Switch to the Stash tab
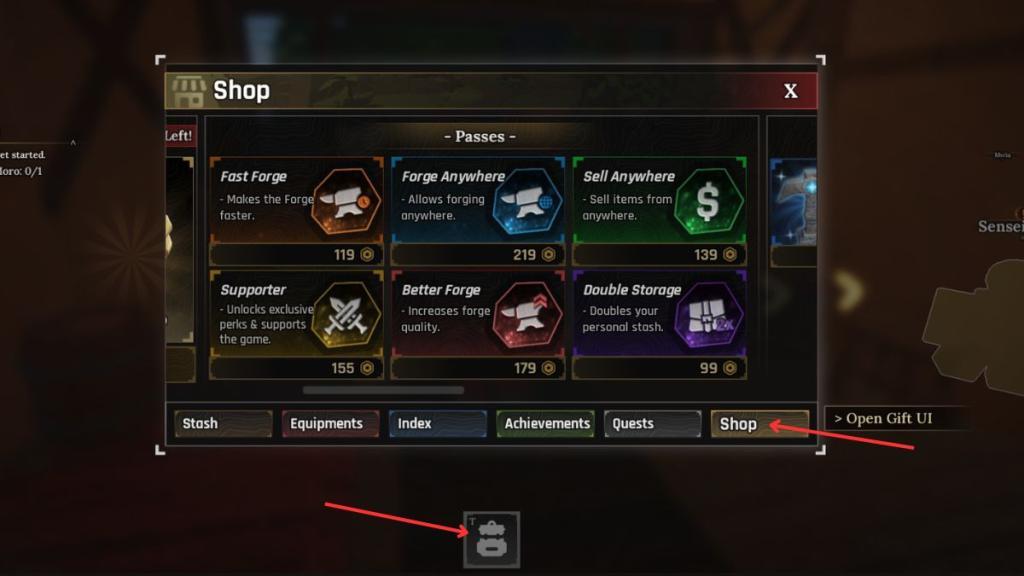The height and width of the screenshot is (576, 1024). coord(223,424)
